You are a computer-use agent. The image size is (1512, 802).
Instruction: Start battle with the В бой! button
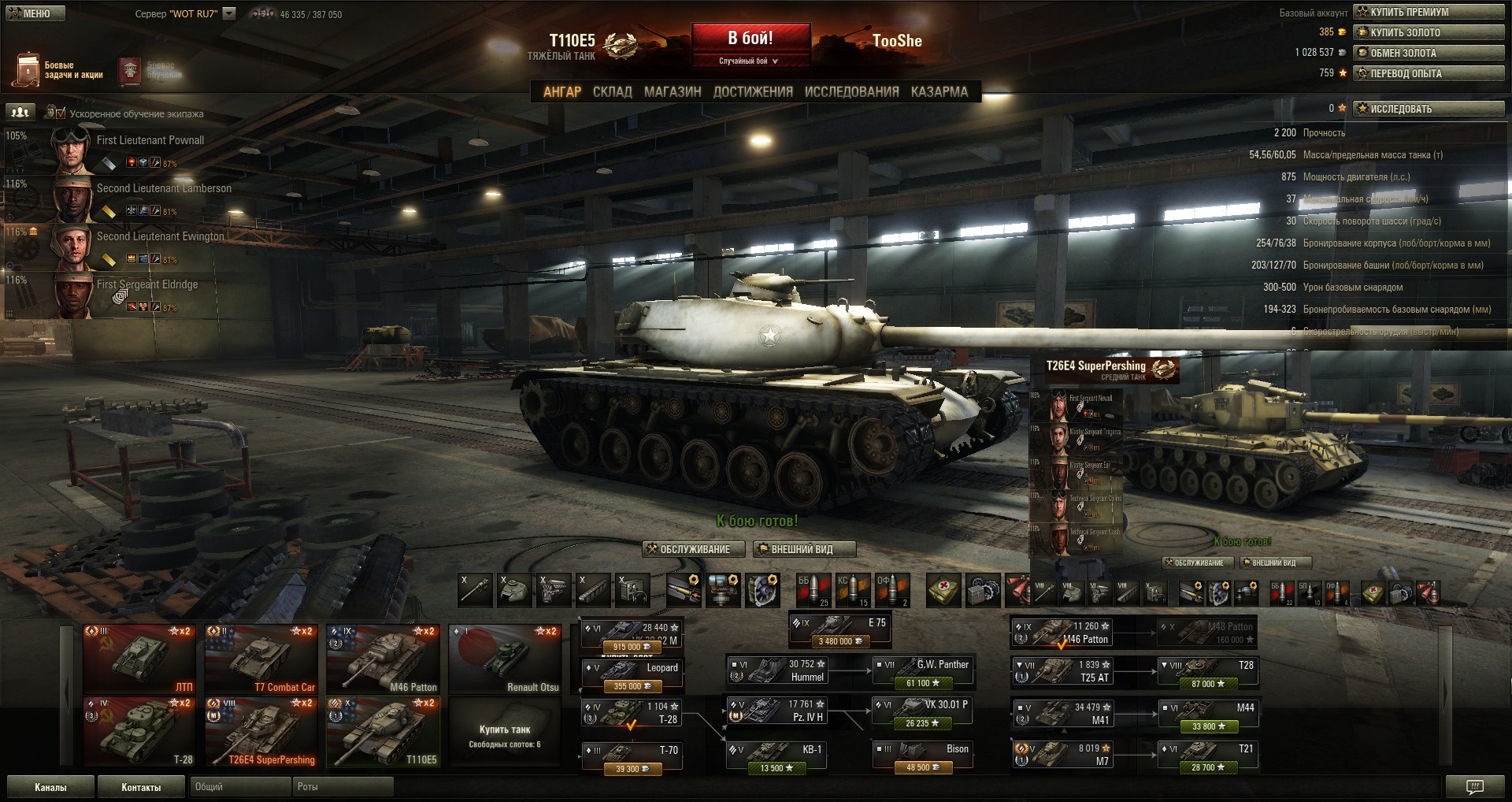click(x=750, y=39)
